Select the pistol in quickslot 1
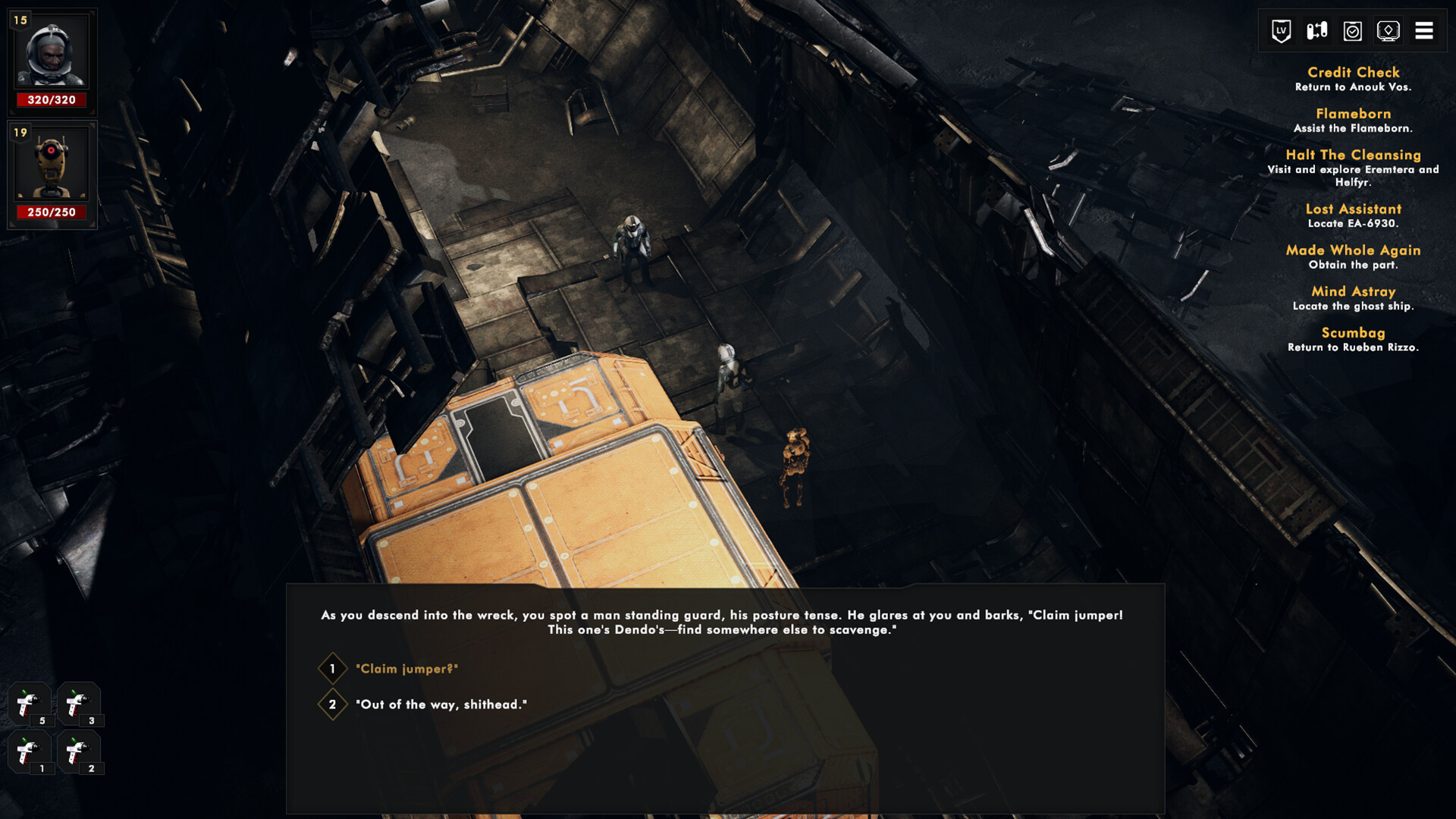Screen dimensions: 1456x819 (x=29, y=755)
